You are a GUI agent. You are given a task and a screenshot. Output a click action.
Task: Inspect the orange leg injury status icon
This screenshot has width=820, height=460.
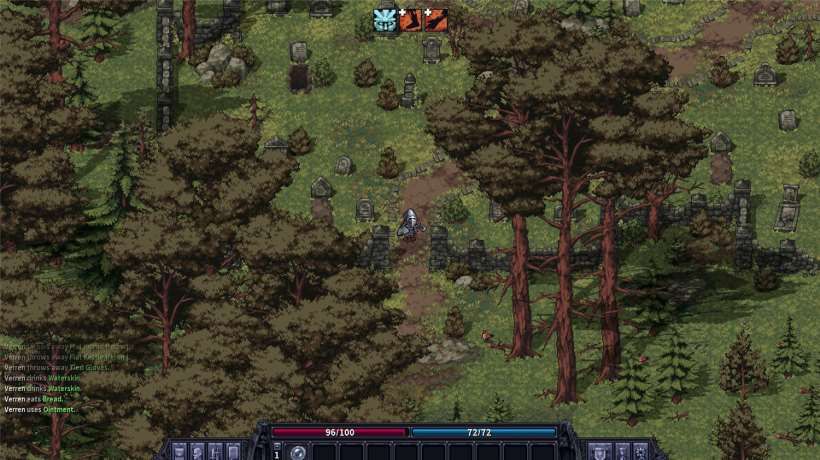tap(411, 19)
